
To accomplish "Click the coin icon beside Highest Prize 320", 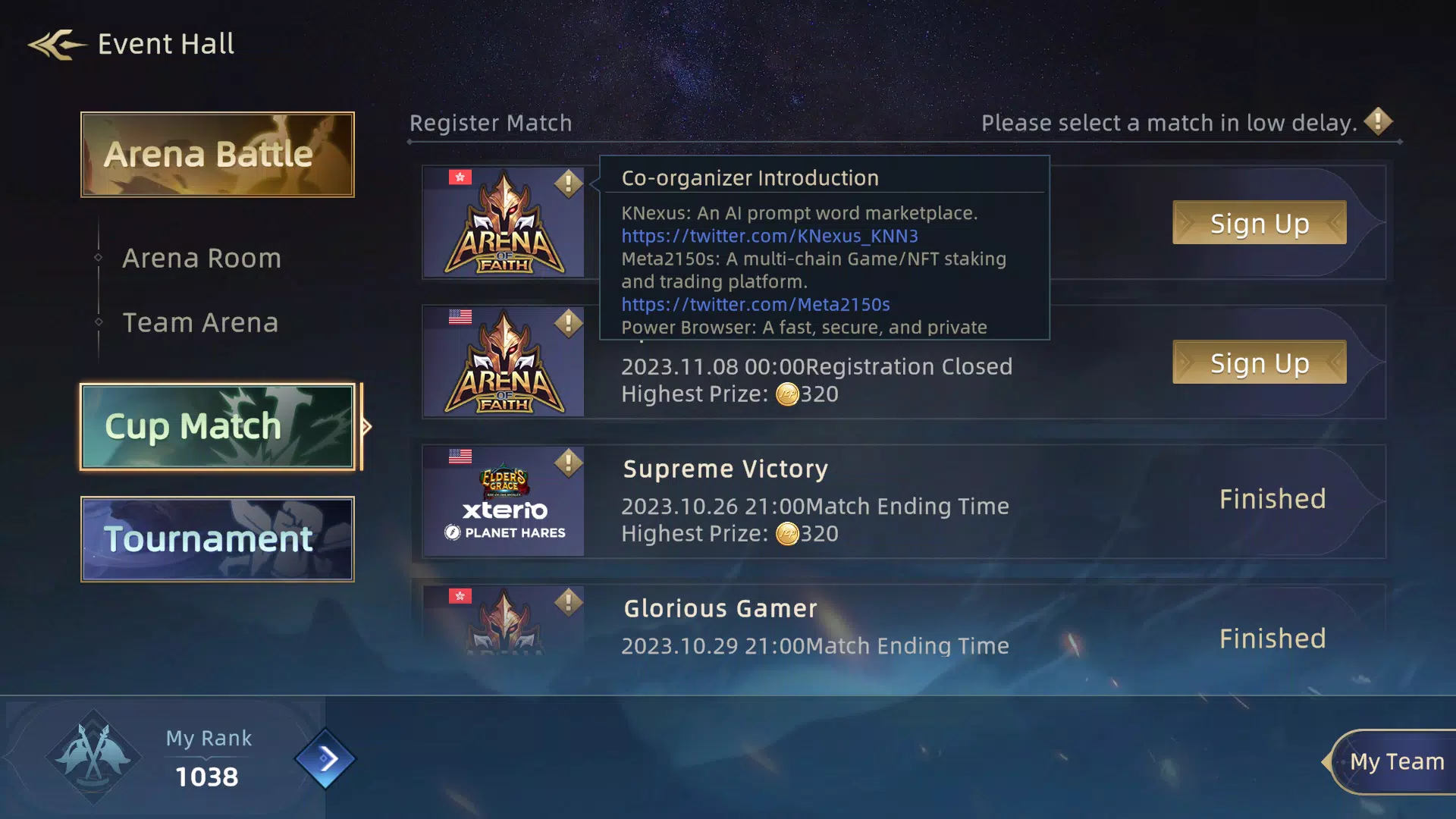I will pos(789,394).
